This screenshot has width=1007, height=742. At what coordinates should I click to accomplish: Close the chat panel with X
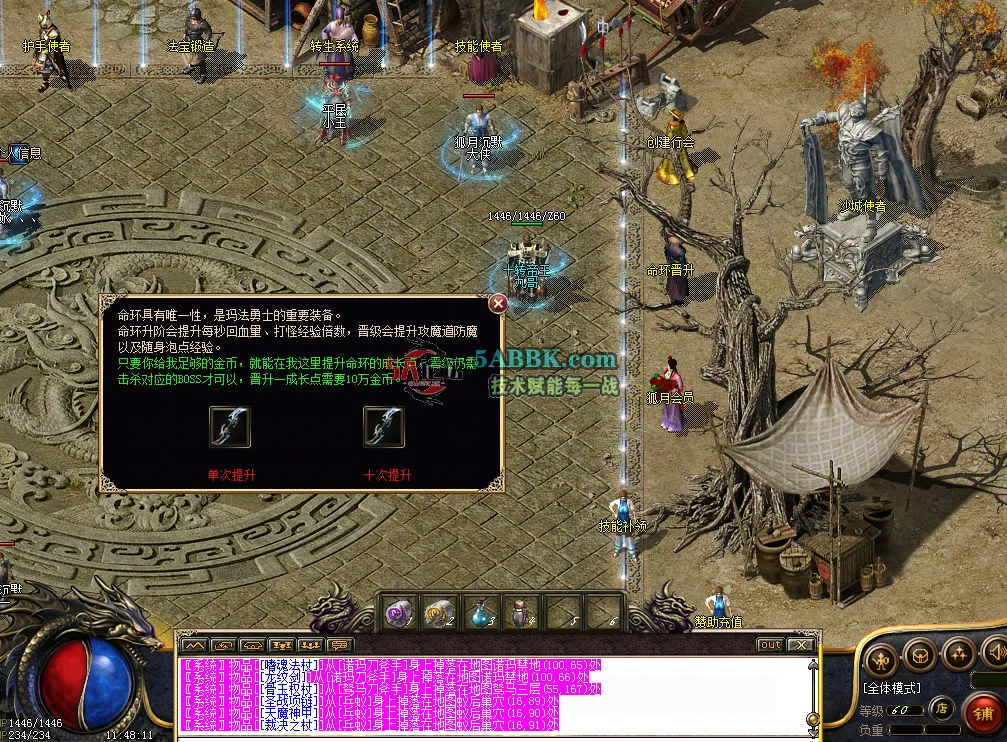pos(799,645)
